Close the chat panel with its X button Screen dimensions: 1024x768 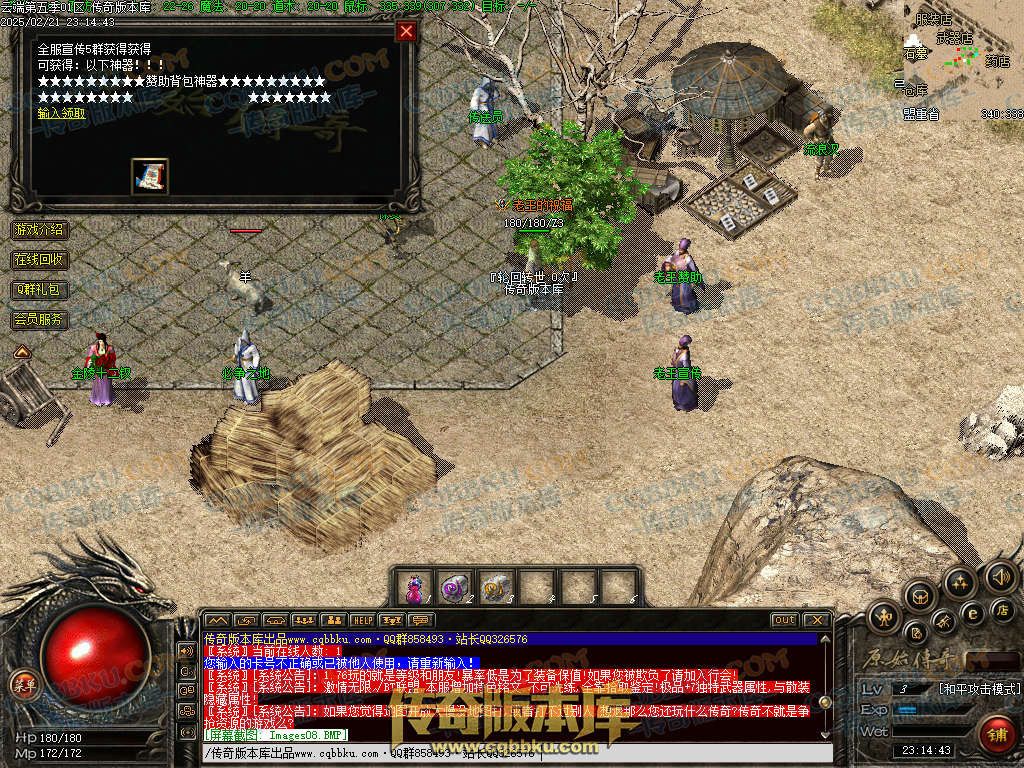[817, 620]
